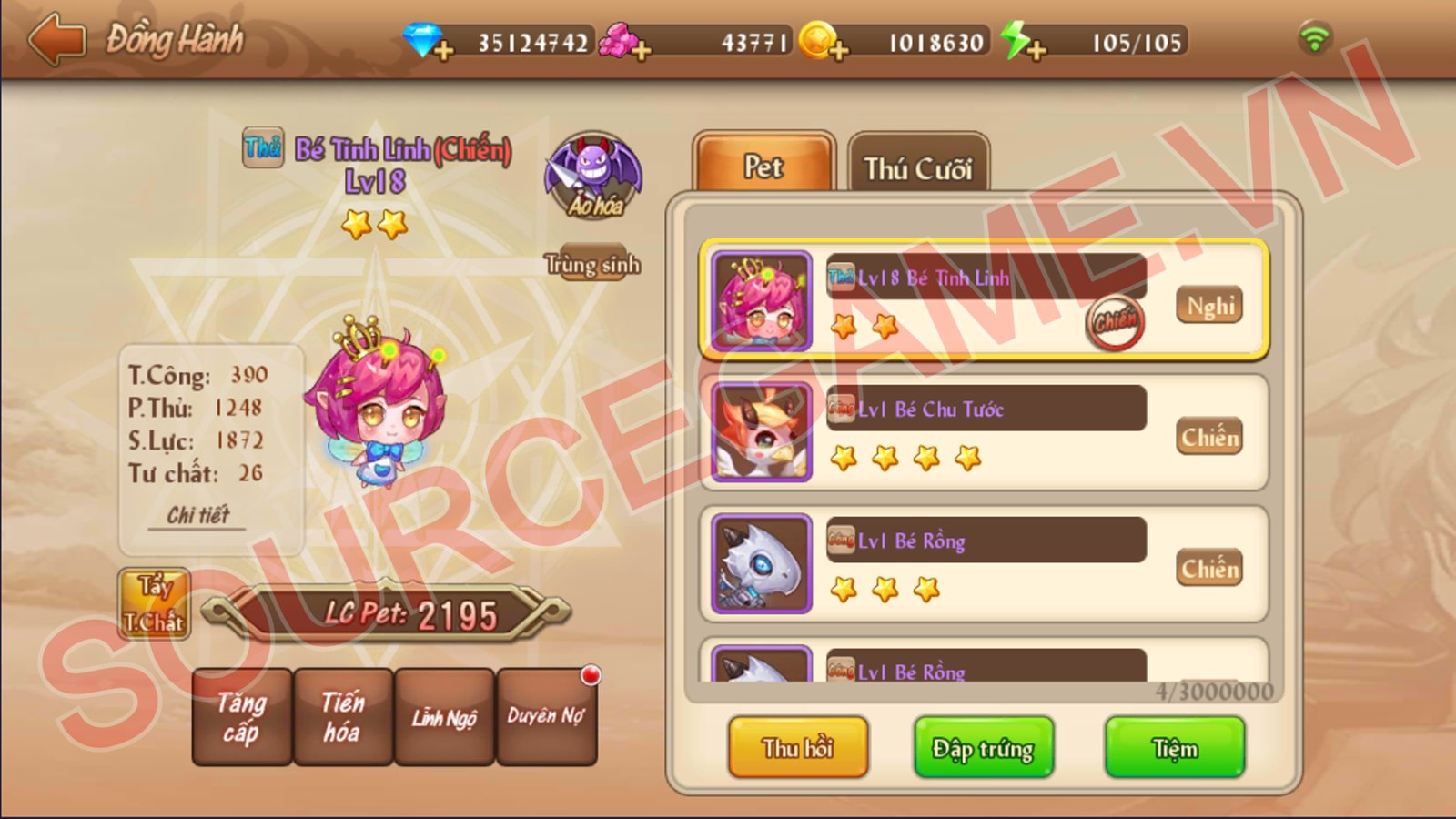Viewport: 1456px width, 819px height.
Task: Switch to the Thú Cưỡi tab
Action: (917, 167)
